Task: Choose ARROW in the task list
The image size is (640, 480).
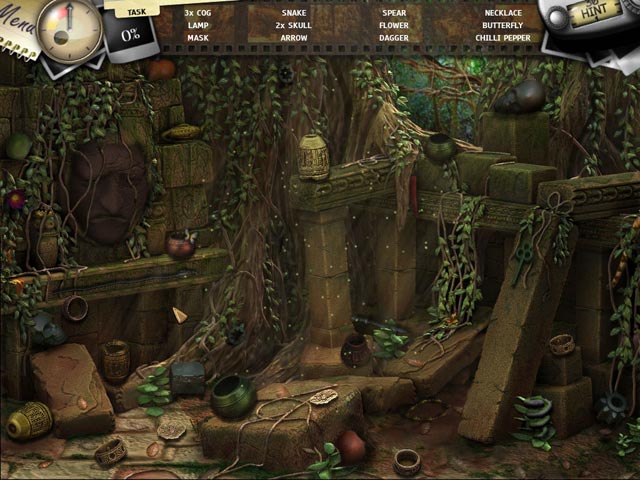Action: [x=294, y=38]
